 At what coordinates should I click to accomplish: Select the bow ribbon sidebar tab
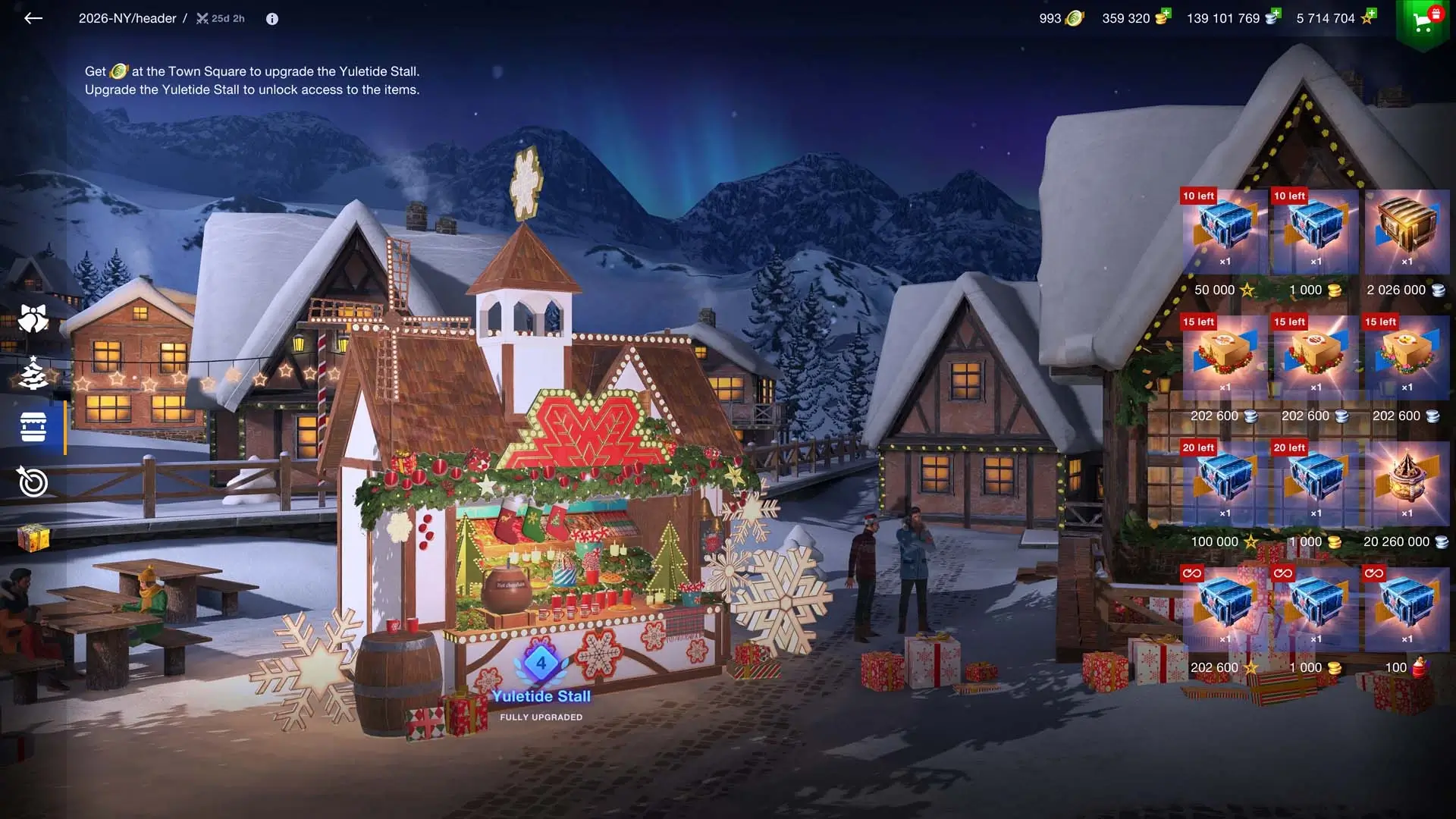point(33,318)
